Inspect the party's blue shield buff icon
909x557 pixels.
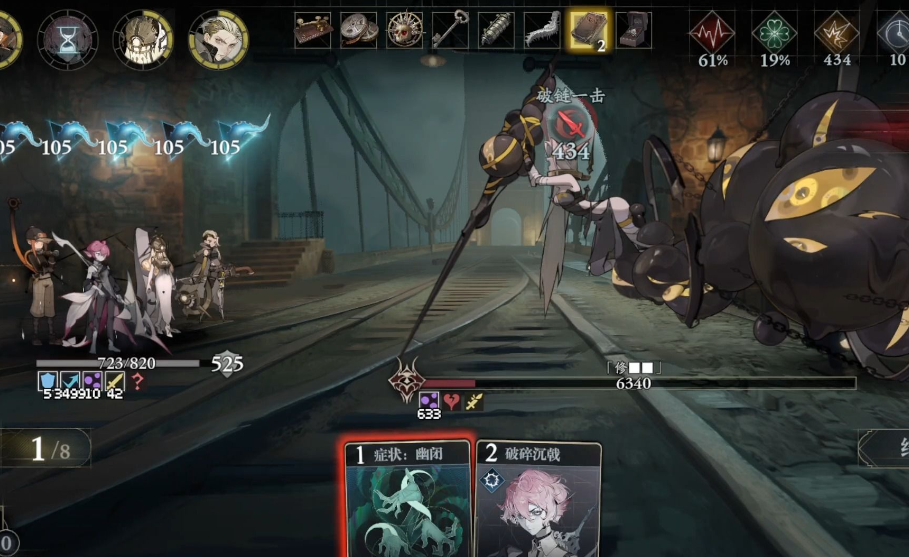(47, 380)
